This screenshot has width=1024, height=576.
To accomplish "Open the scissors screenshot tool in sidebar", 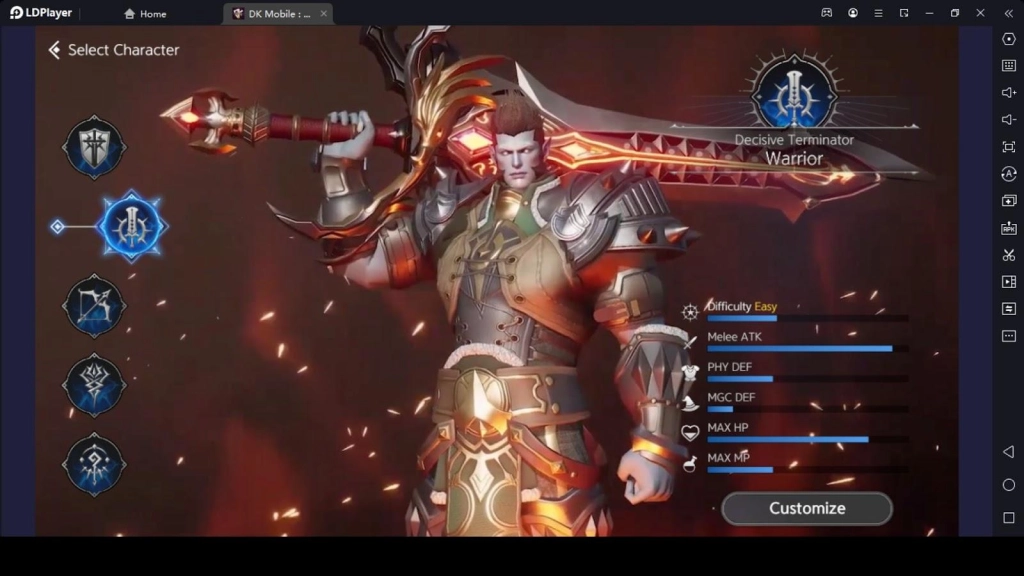I will point(1008,255).
